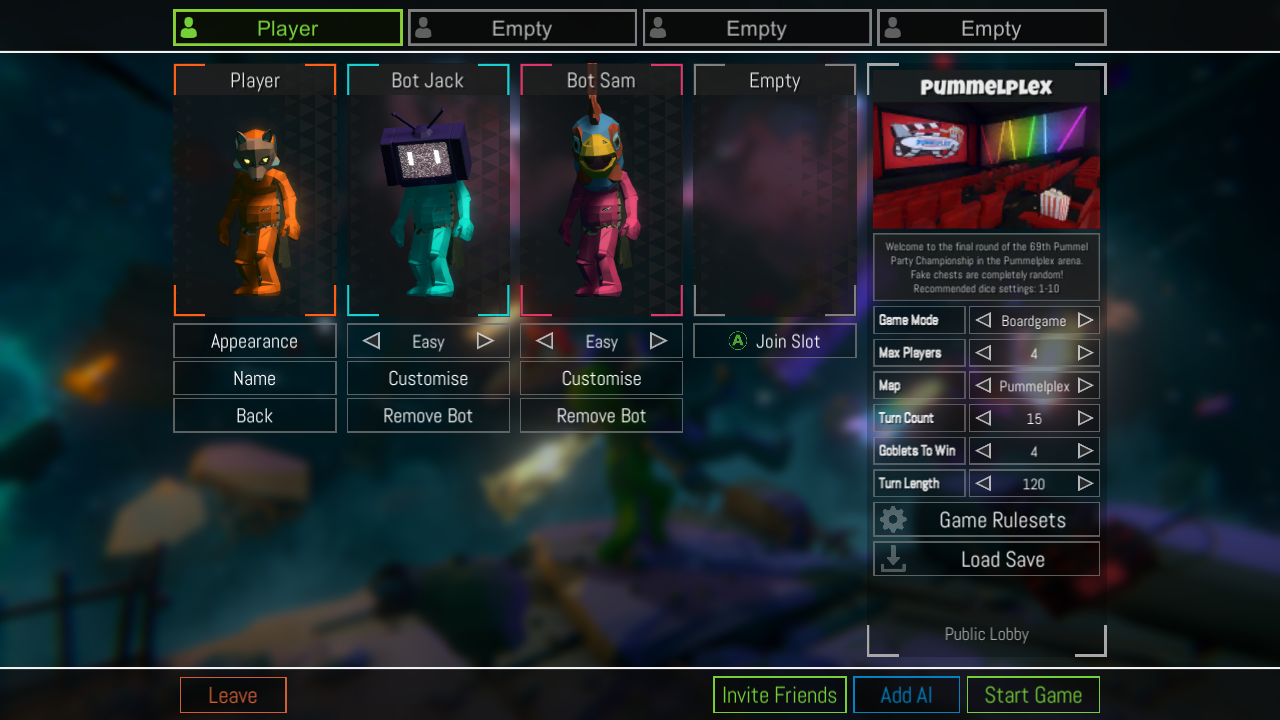Click the person icon on the last Empty slot

click(894, 27)
